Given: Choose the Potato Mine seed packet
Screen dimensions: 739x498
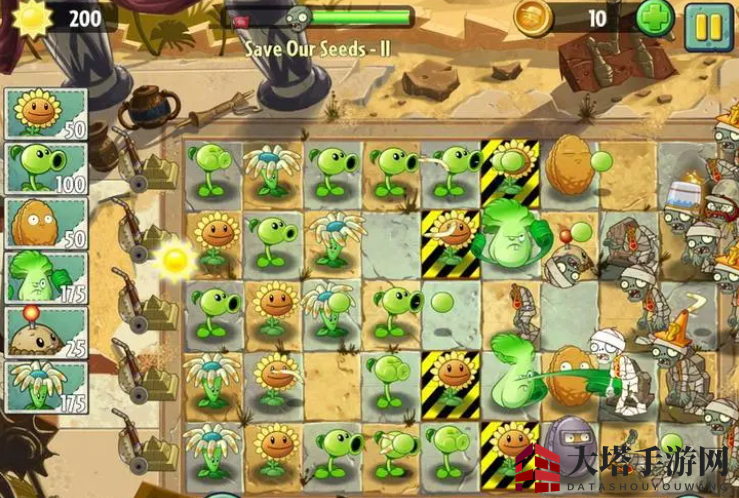Looking at the screenshot, I should click(x=46, y=332).
